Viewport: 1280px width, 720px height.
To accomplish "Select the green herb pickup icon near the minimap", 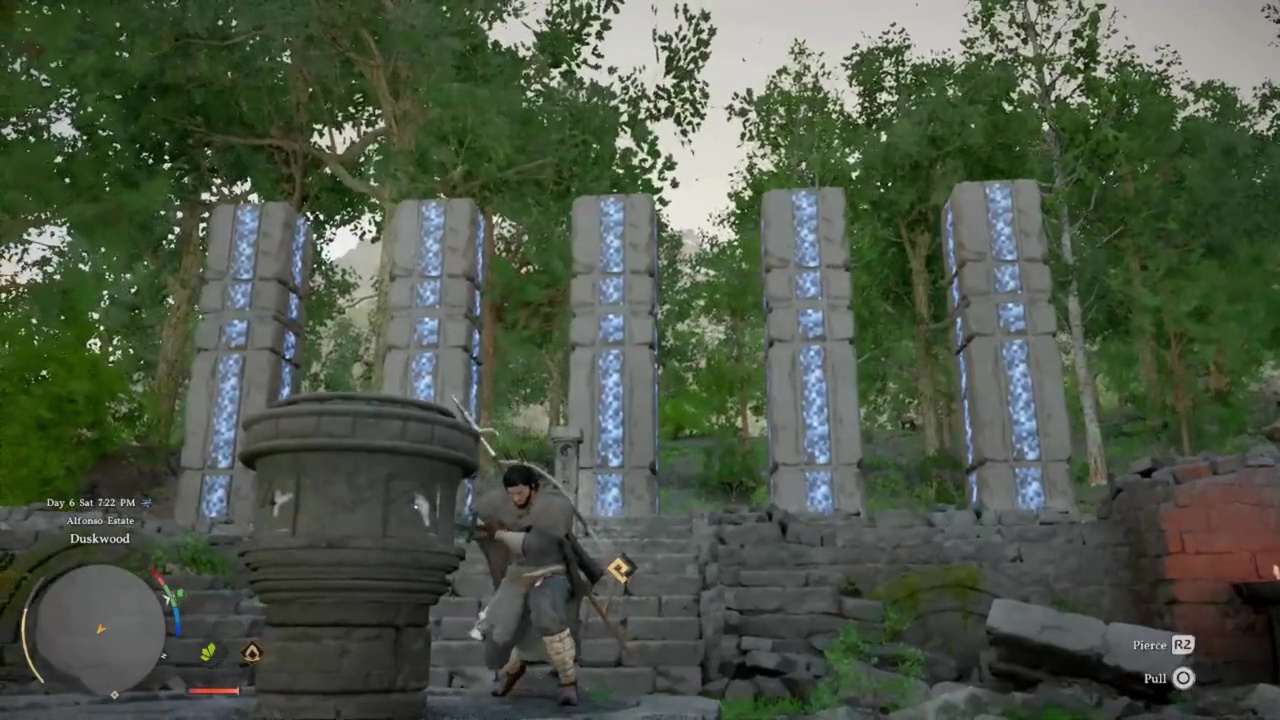I will pyautogui.click(x=208, y=652).
